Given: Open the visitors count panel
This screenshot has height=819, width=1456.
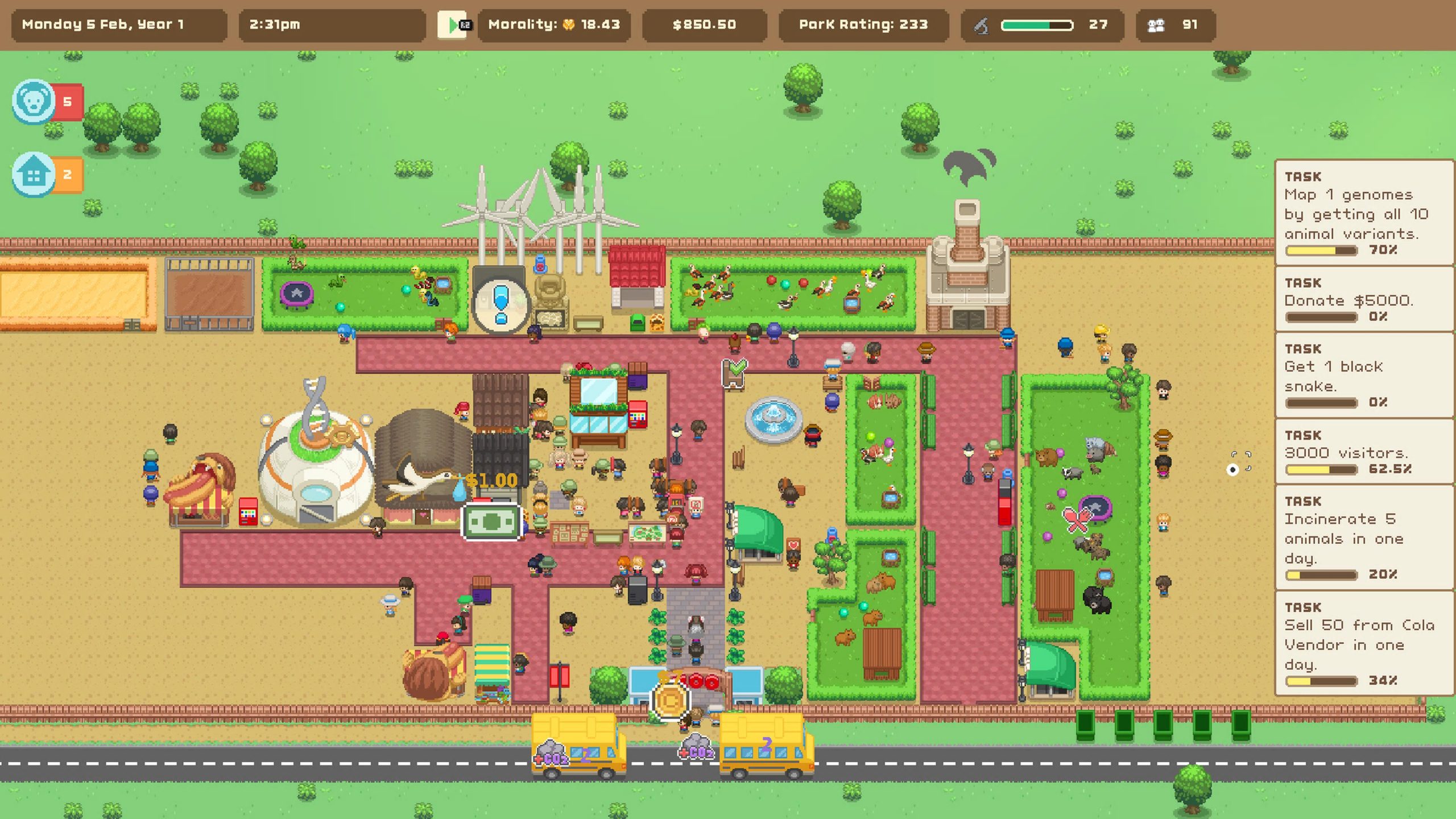Looking at the screenshot, I should pyautogui.click(x=1175, y=25).
